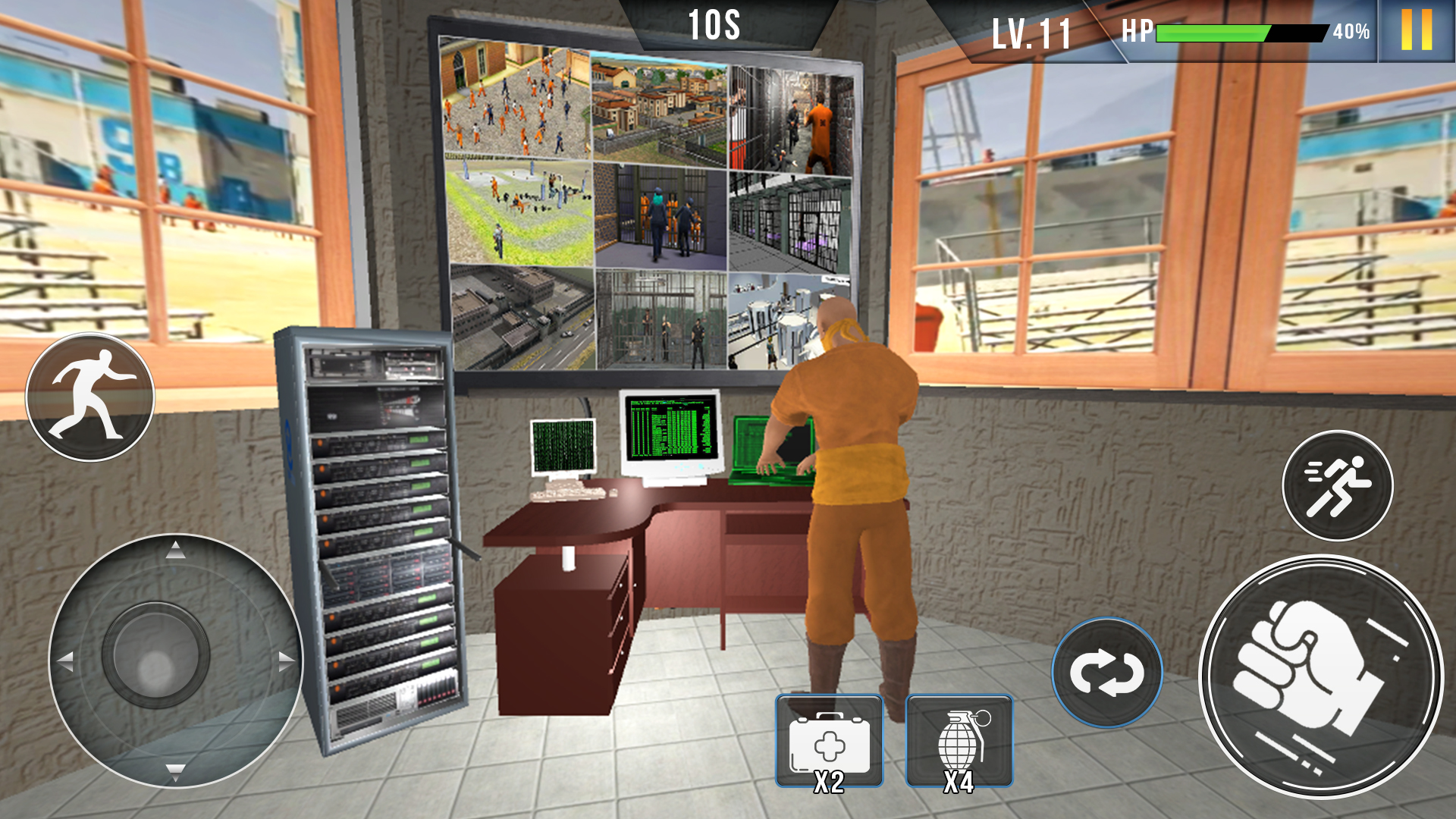The width and height of the screenshot is (1456, 819).
Task: Toggle the grenade slot active
Action: [962, 739]
